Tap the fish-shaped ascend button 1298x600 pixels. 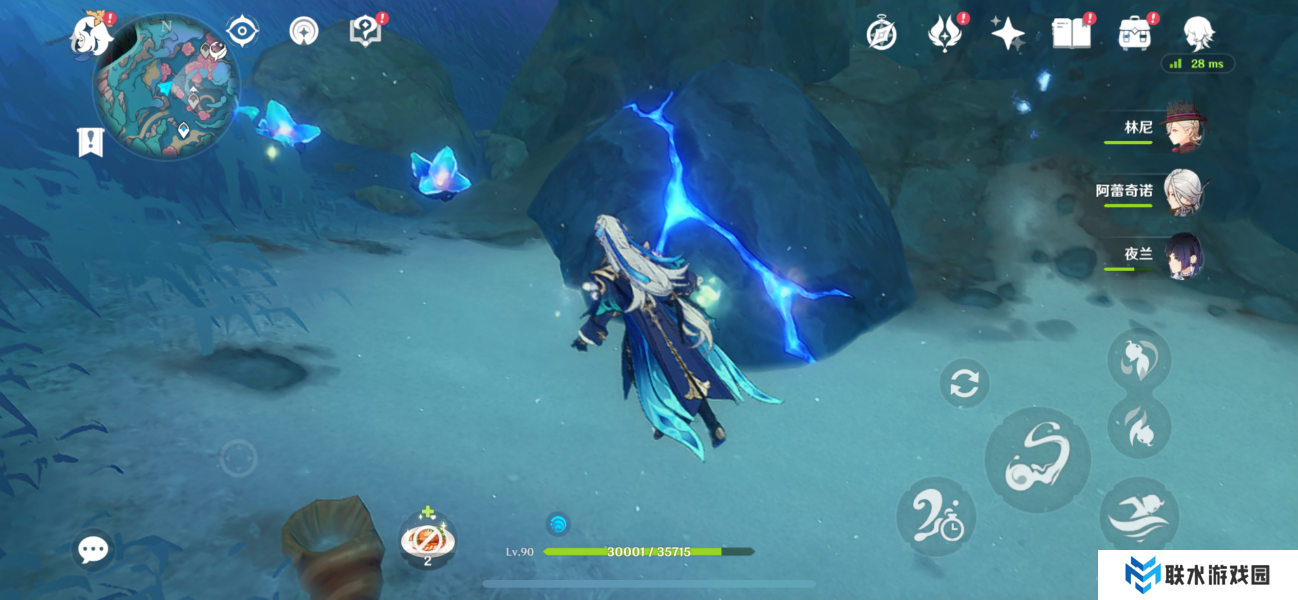click(x=1139, y=357)
